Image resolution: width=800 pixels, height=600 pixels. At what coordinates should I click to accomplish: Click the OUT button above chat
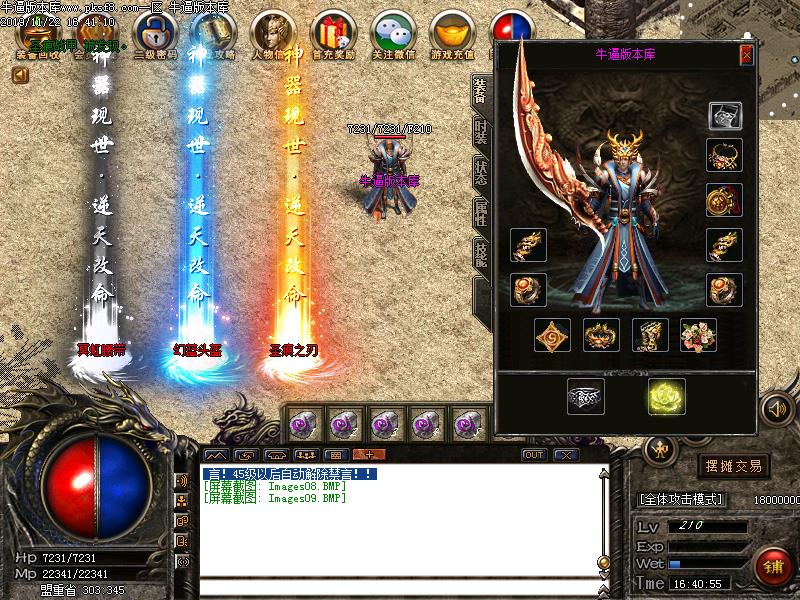534,455
